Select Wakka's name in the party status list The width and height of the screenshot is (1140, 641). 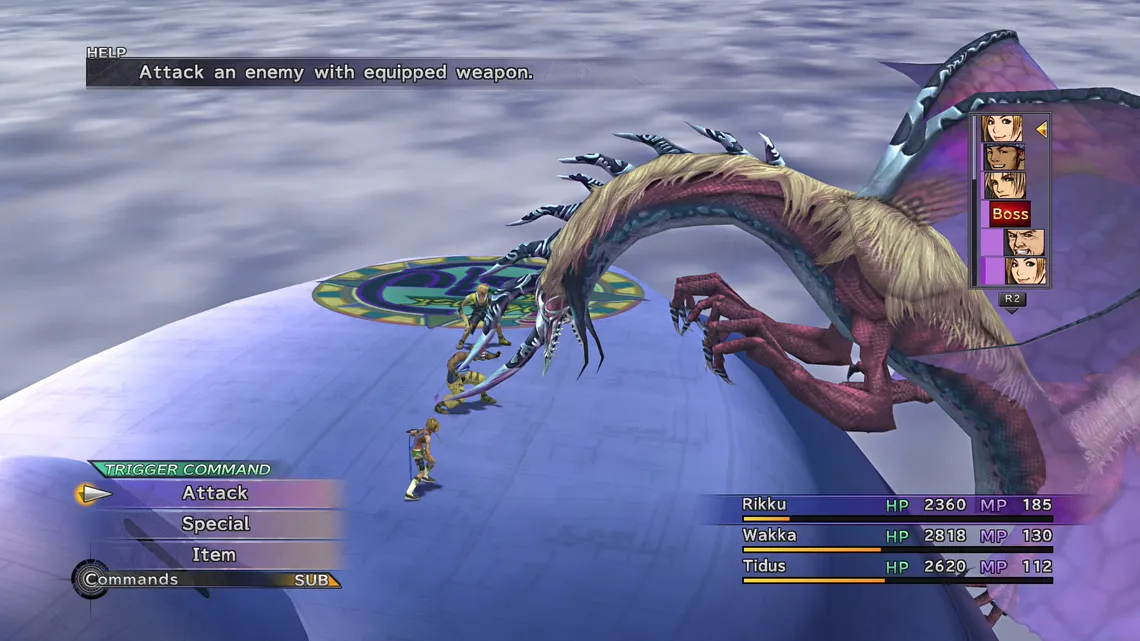tap(769, 536)
